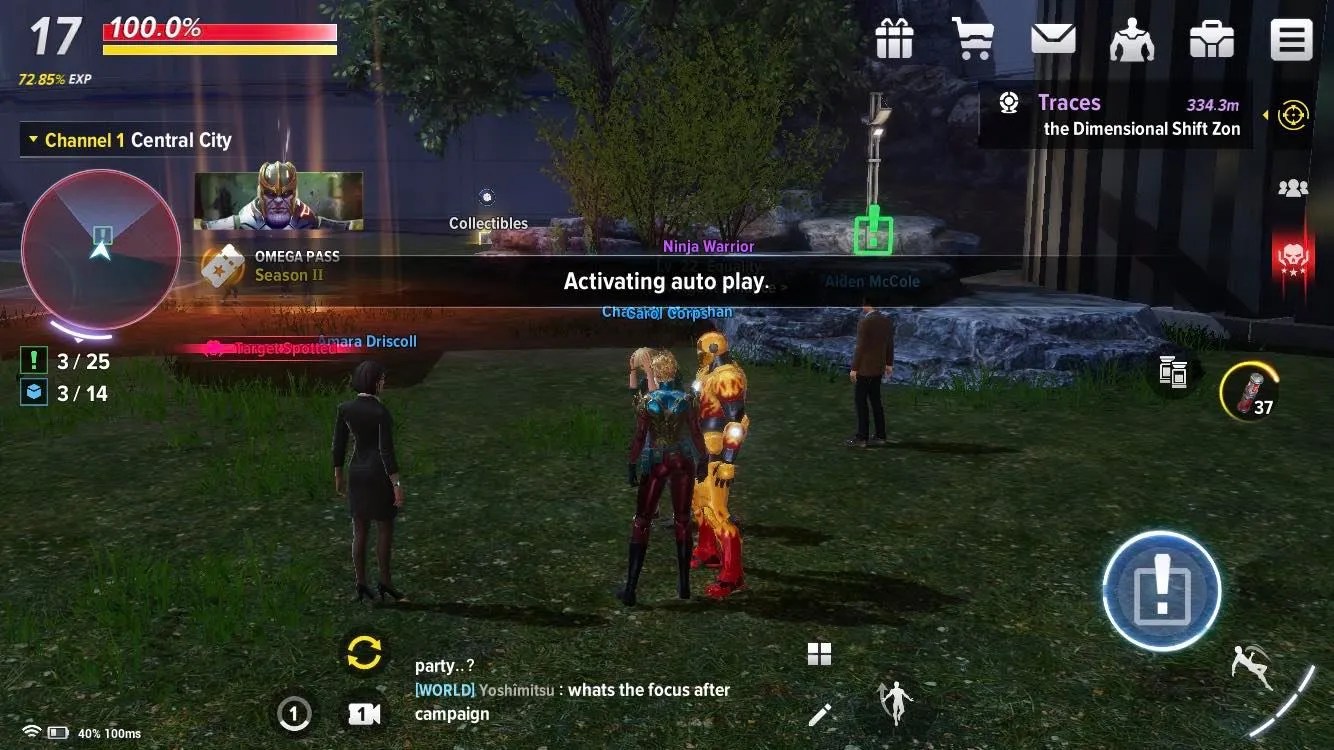Open the main Menu list icon
The width and height of the screenshot is (1334, 750).
(x=1291, y=38)
